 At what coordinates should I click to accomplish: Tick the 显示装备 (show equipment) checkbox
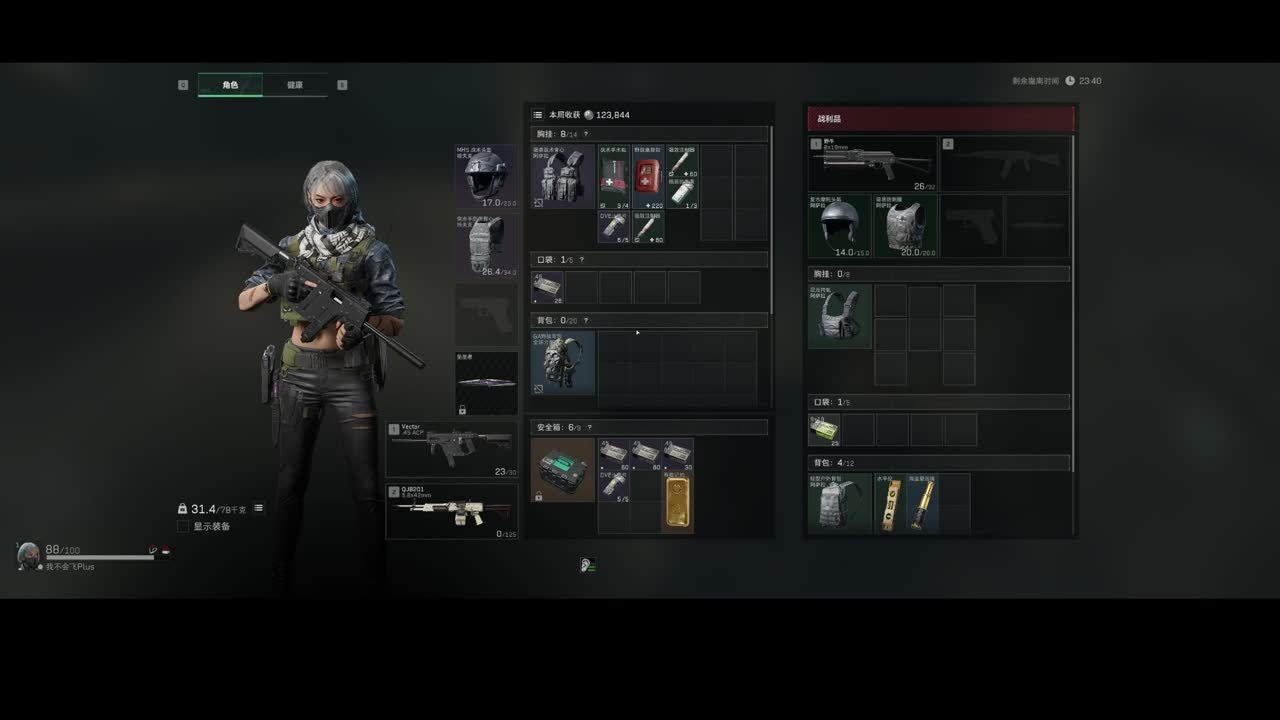coord(183,526)
